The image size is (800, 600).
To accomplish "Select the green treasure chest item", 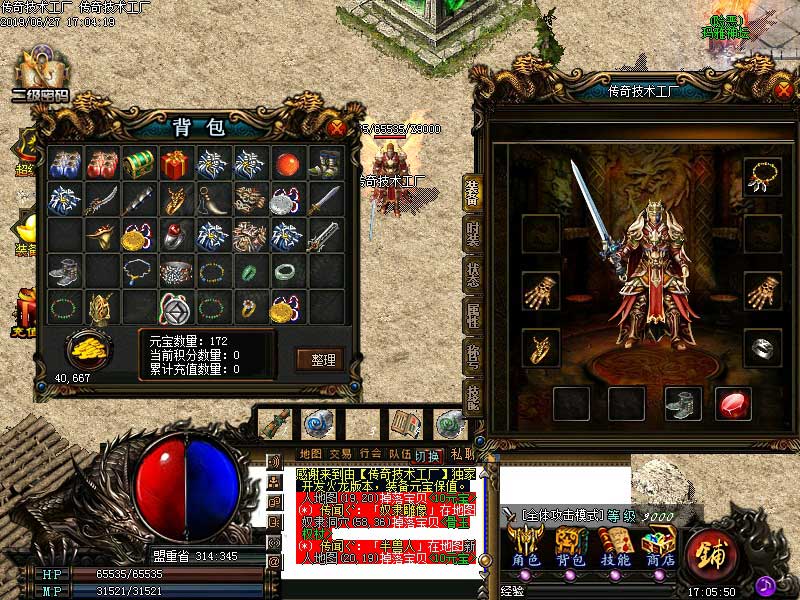I will click(x=139, y=163).
